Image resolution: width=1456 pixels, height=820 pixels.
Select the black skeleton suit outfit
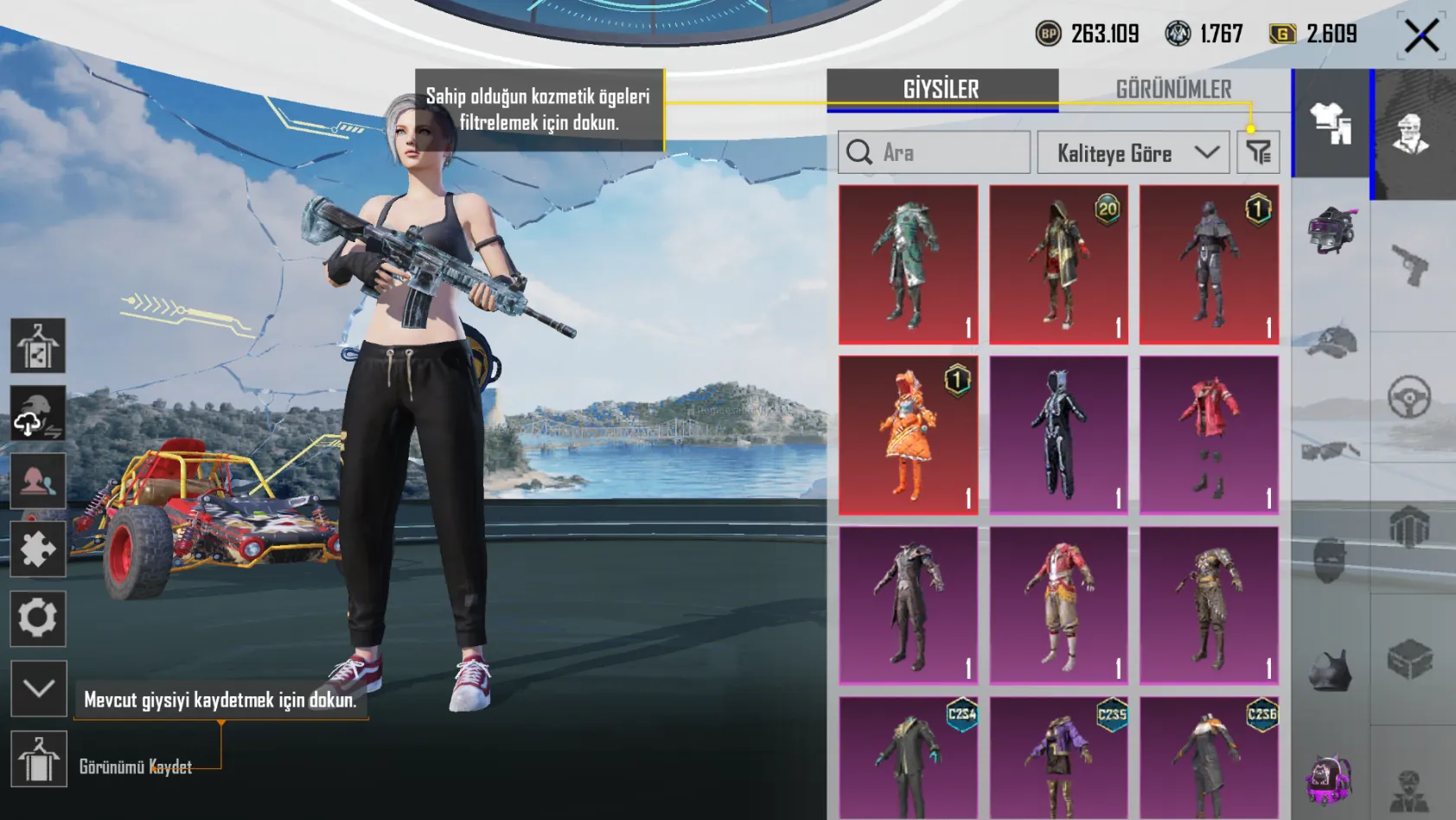click(1058, 435)
